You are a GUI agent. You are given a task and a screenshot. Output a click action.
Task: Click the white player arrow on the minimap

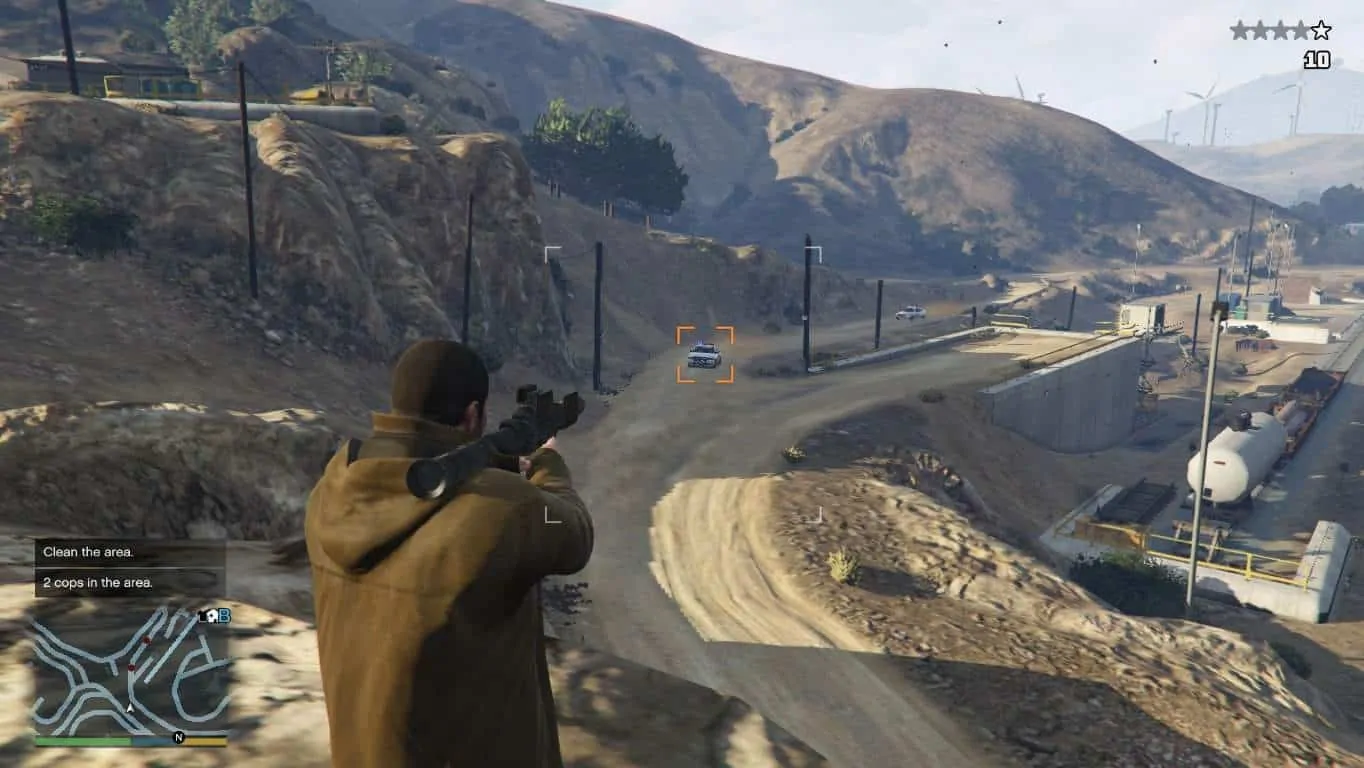tap(129, 707)
